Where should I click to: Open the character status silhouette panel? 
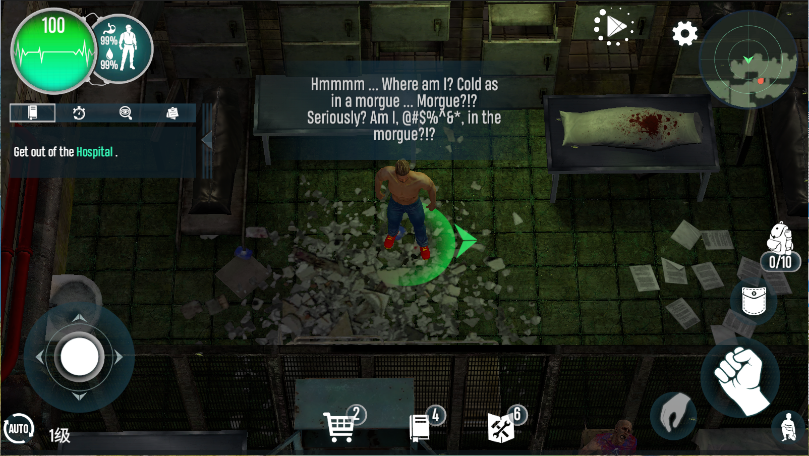pos(121,48)
